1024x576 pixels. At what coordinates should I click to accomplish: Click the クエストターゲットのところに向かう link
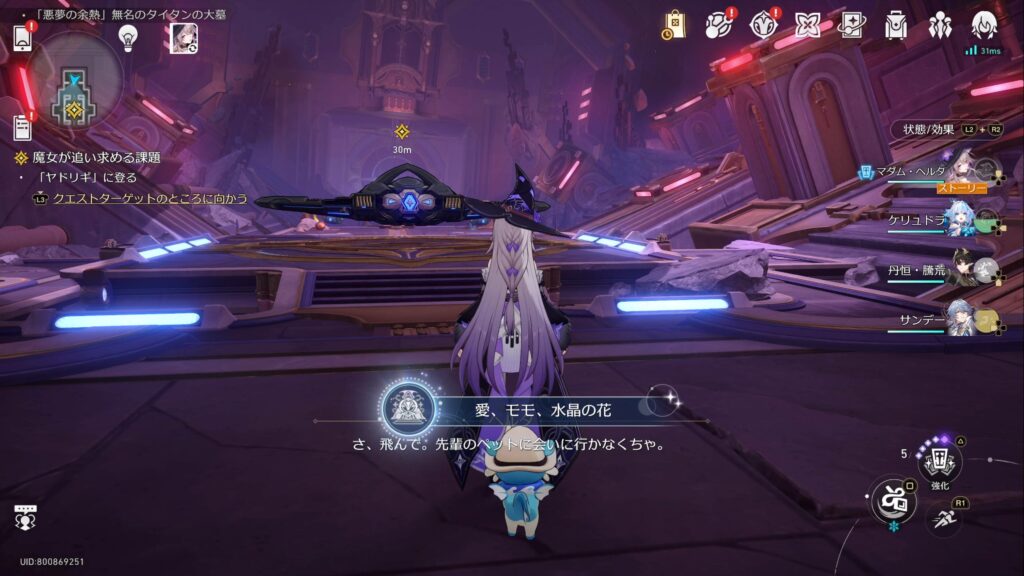(x=149, y=199)
